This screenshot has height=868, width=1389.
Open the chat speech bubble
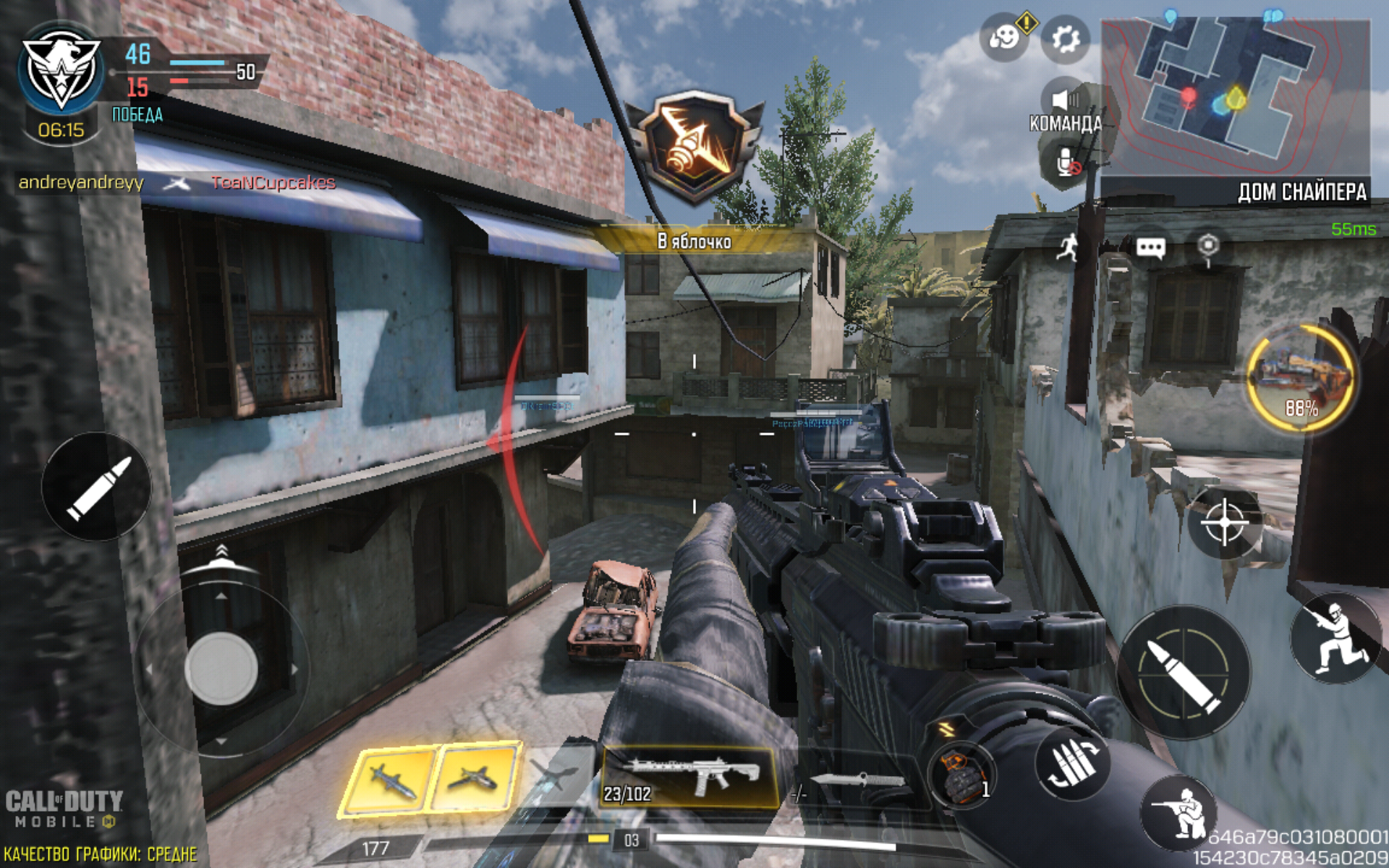click(1150, 248)
